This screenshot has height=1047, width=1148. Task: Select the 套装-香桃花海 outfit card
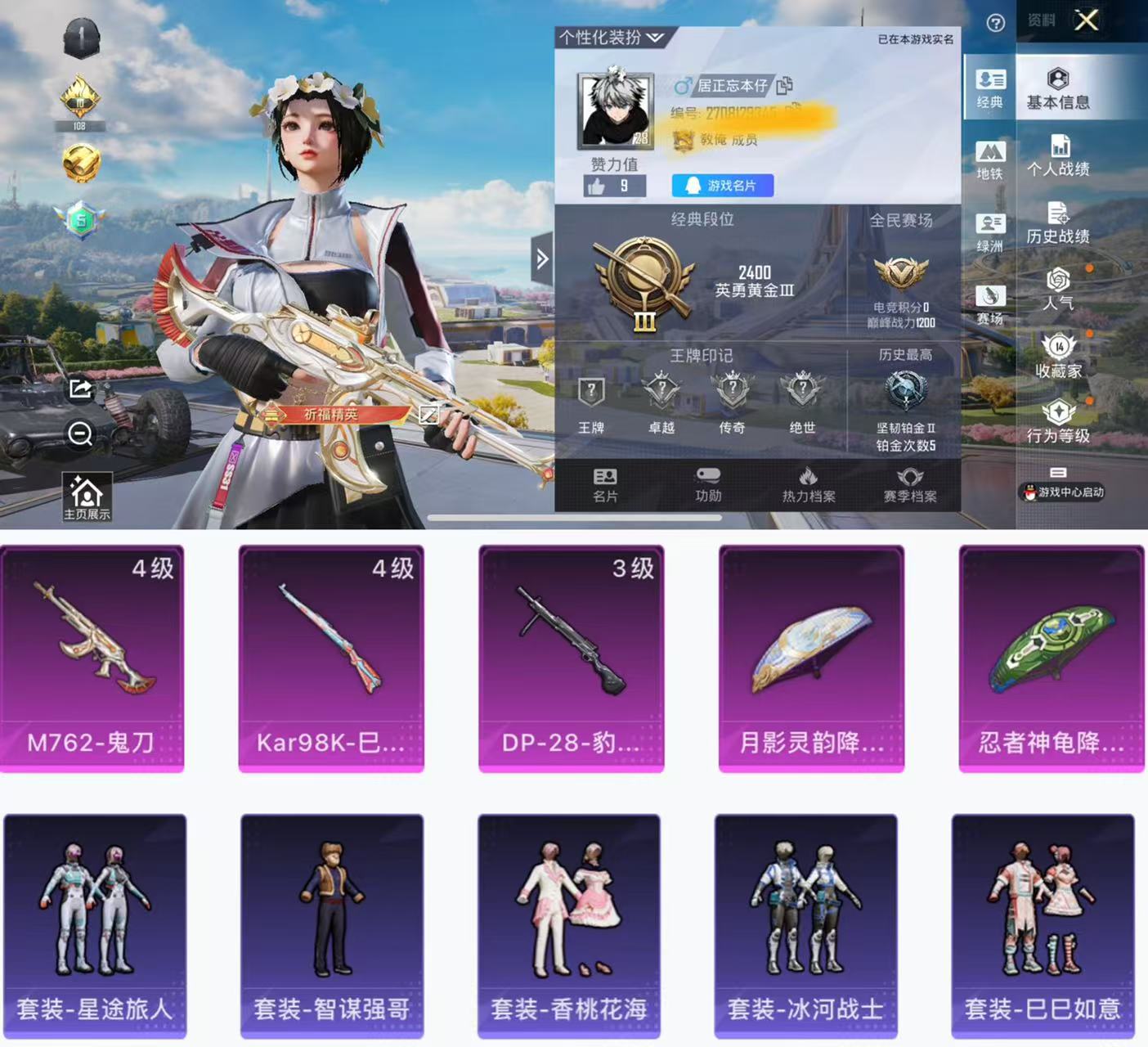click(569, 925)
